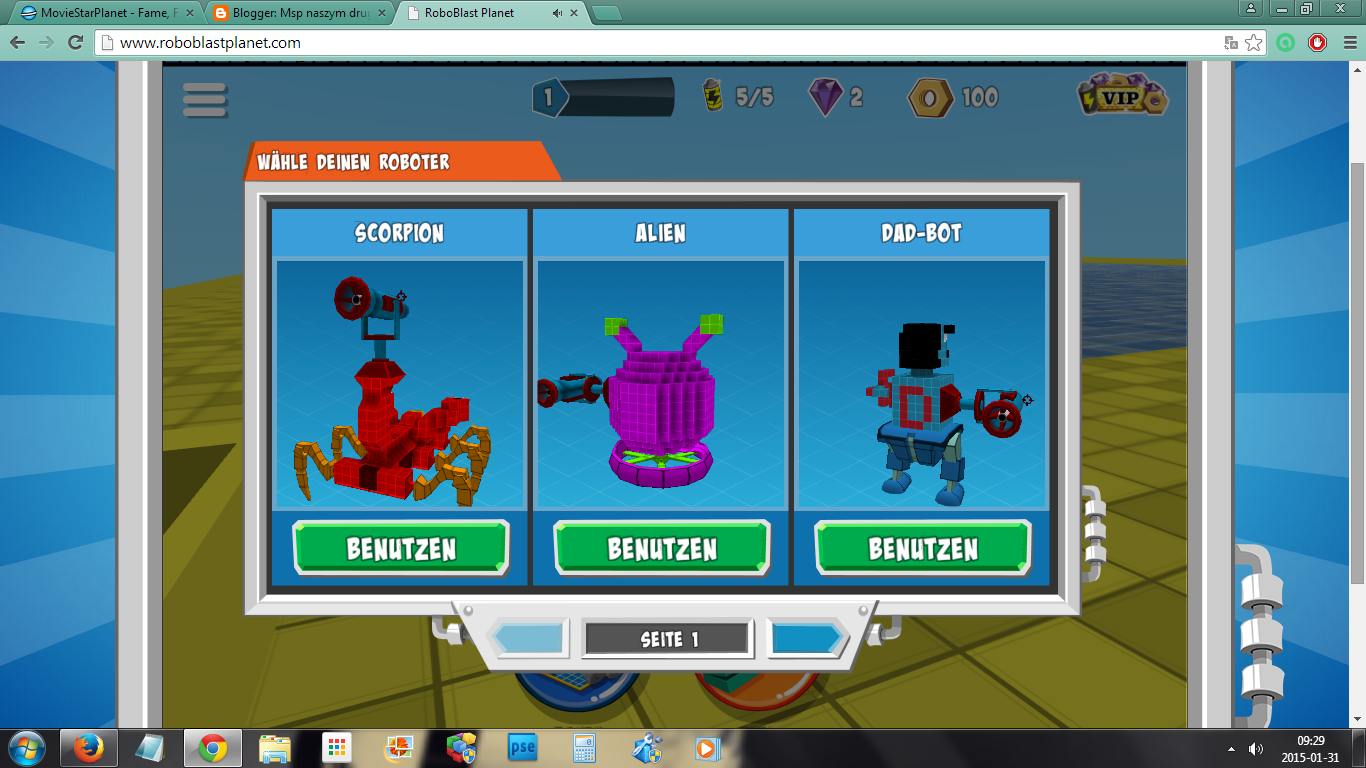
Task: Go to the next page with the right blue arrow
Action: pos(807,637)
